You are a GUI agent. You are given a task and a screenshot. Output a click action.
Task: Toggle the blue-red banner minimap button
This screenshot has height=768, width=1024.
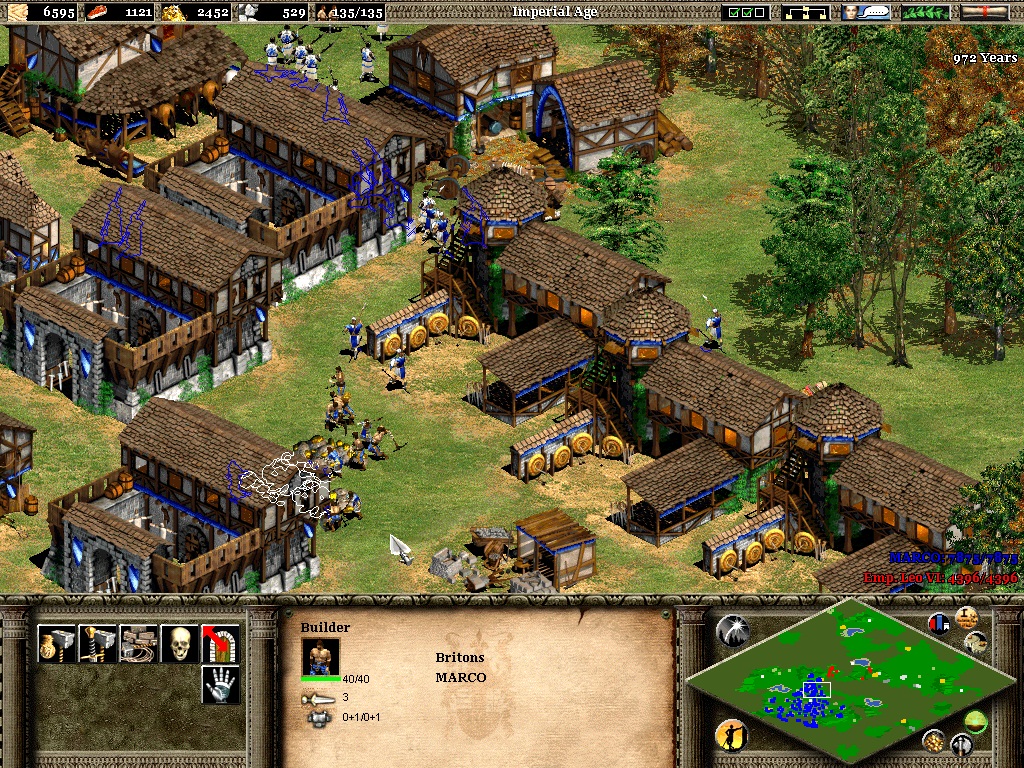pyautogui.click(x=938, y=623)
